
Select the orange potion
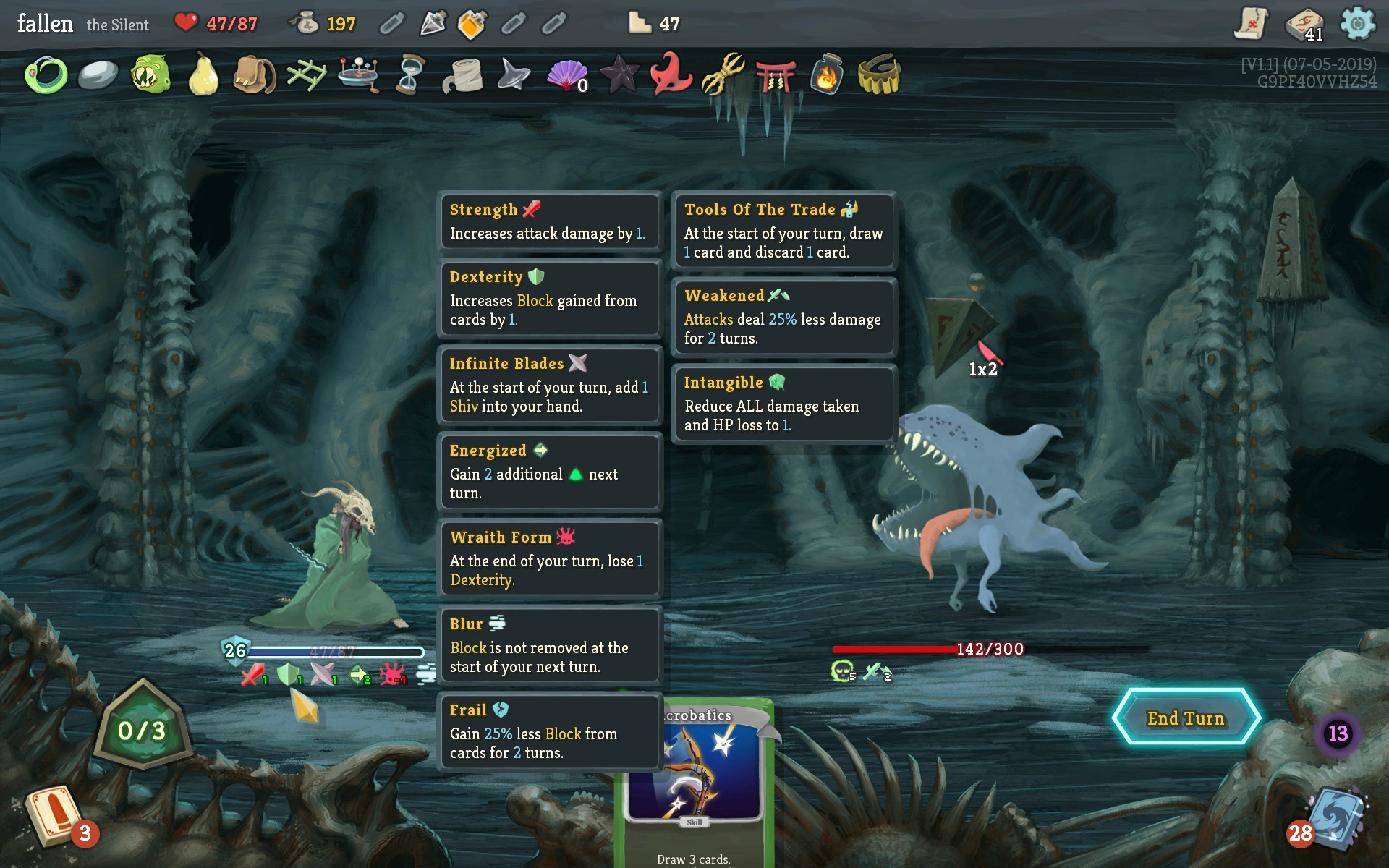click(x=472, y=25)
